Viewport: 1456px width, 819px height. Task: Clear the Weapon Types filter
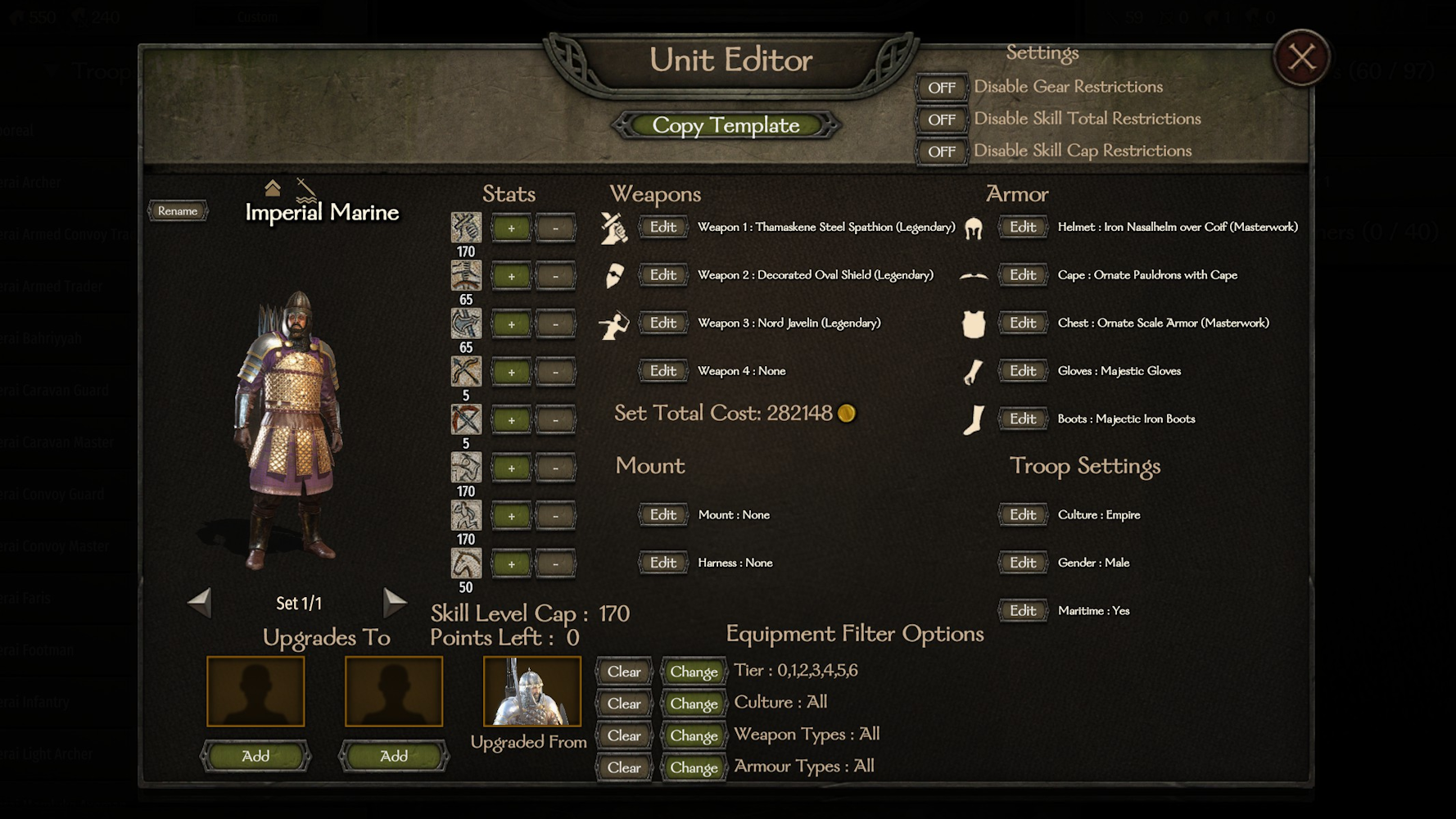(x=624, y=735)
